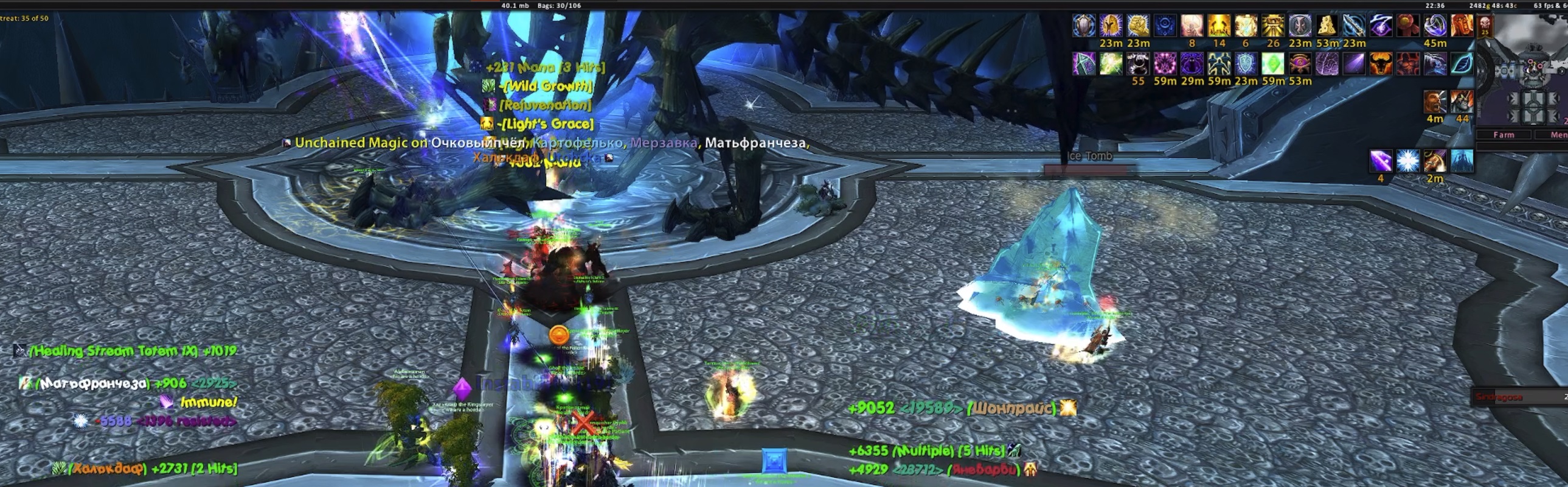
Task: Click the shouting warrior buff icon
Action: [1435, 102]
